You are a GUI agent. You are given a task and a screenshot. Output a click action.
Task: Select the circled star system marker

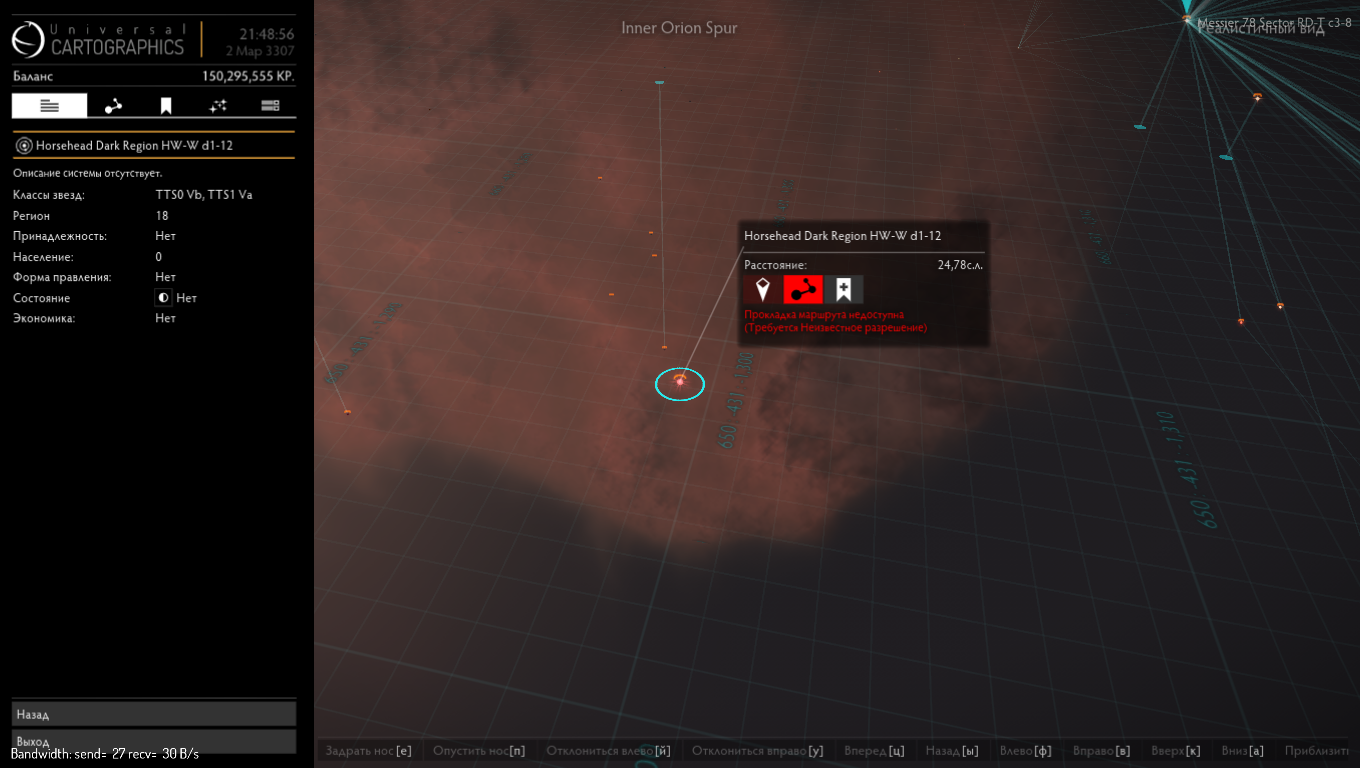tap(680, 383)
